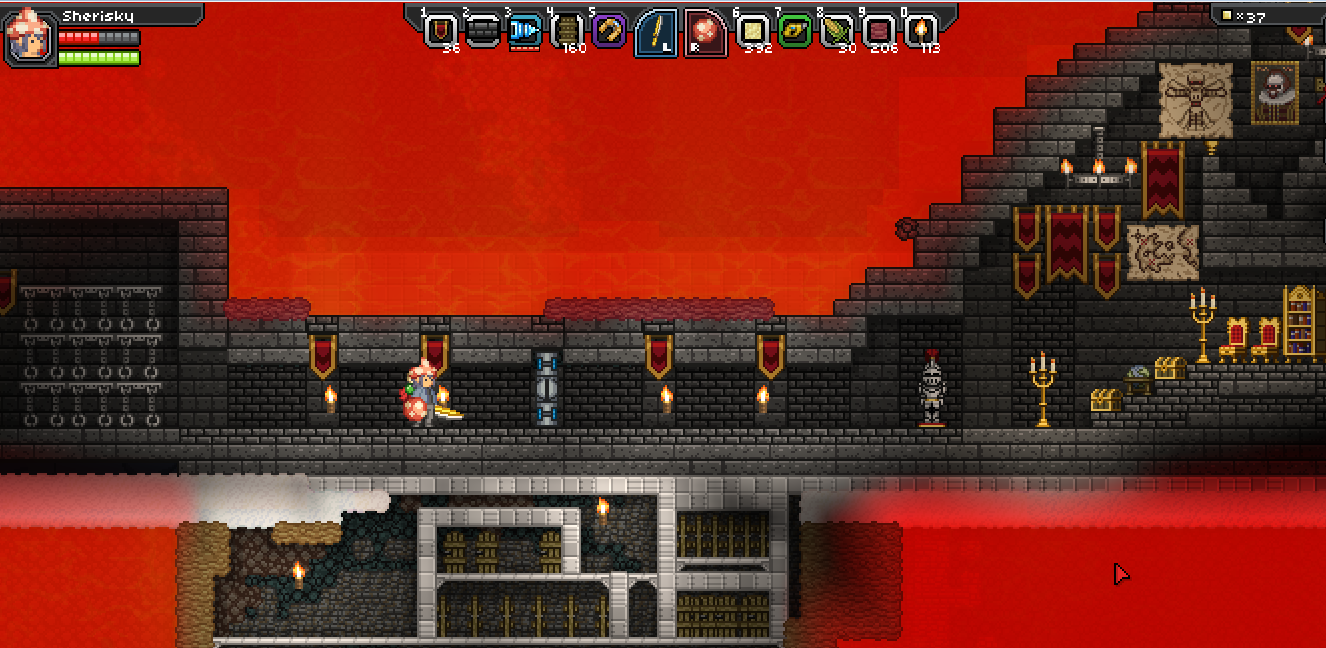Select the red banner hotbar slot

[x=440, y=31]
